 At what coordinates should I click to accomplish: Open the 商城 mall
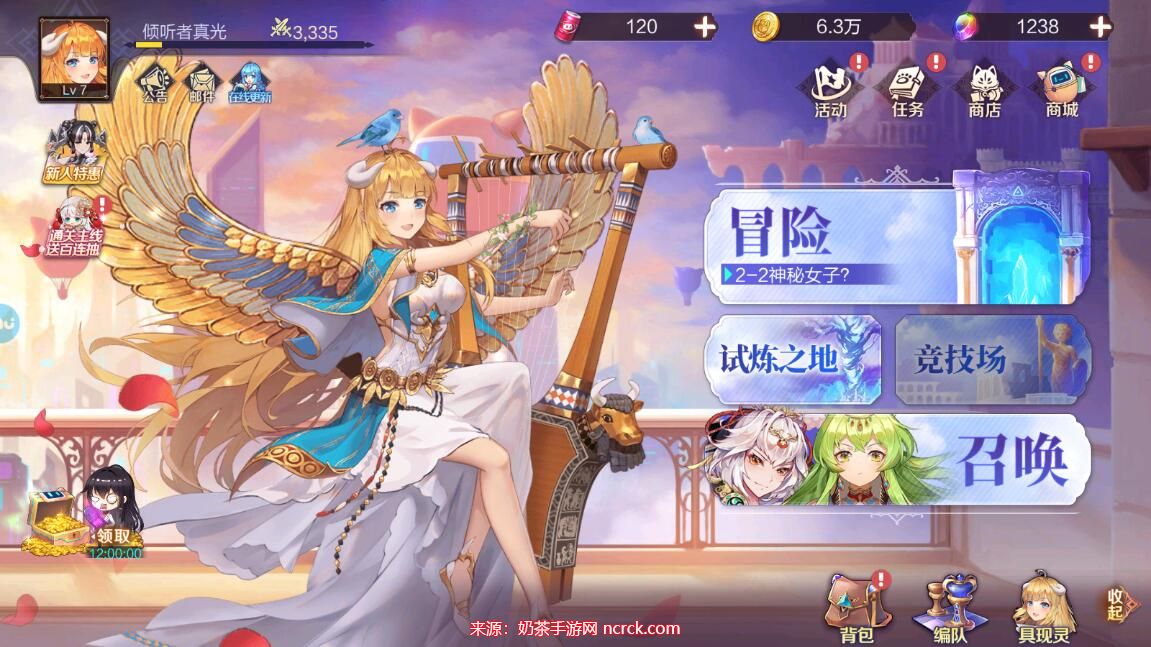tap(1062, 88)
